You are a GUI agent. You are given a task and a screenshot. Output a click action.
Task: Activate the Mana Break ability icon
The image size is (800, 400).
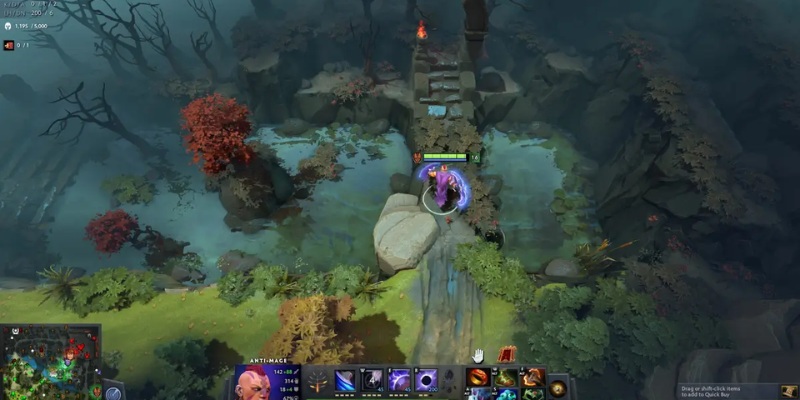(x=344, y=380)
